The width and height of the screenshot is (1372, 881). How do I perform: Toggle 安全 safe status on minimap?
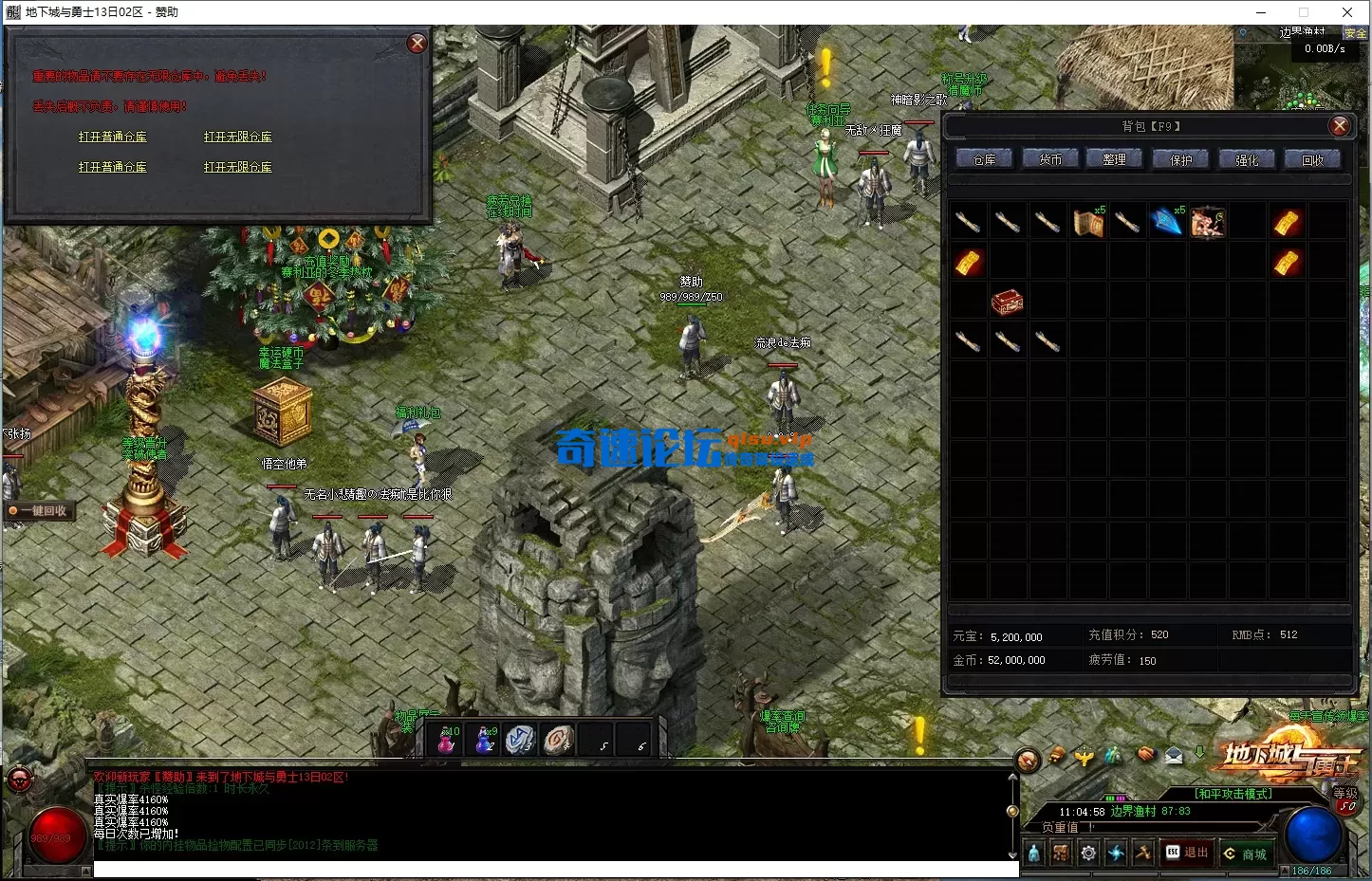click(1357, 31)
